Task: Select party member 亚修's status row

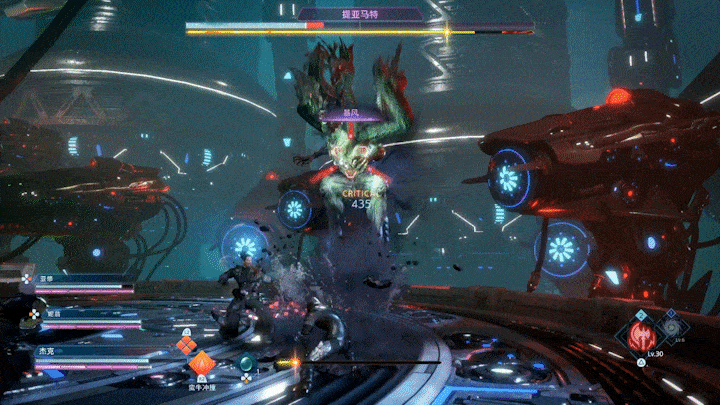Action: point(85,282)
